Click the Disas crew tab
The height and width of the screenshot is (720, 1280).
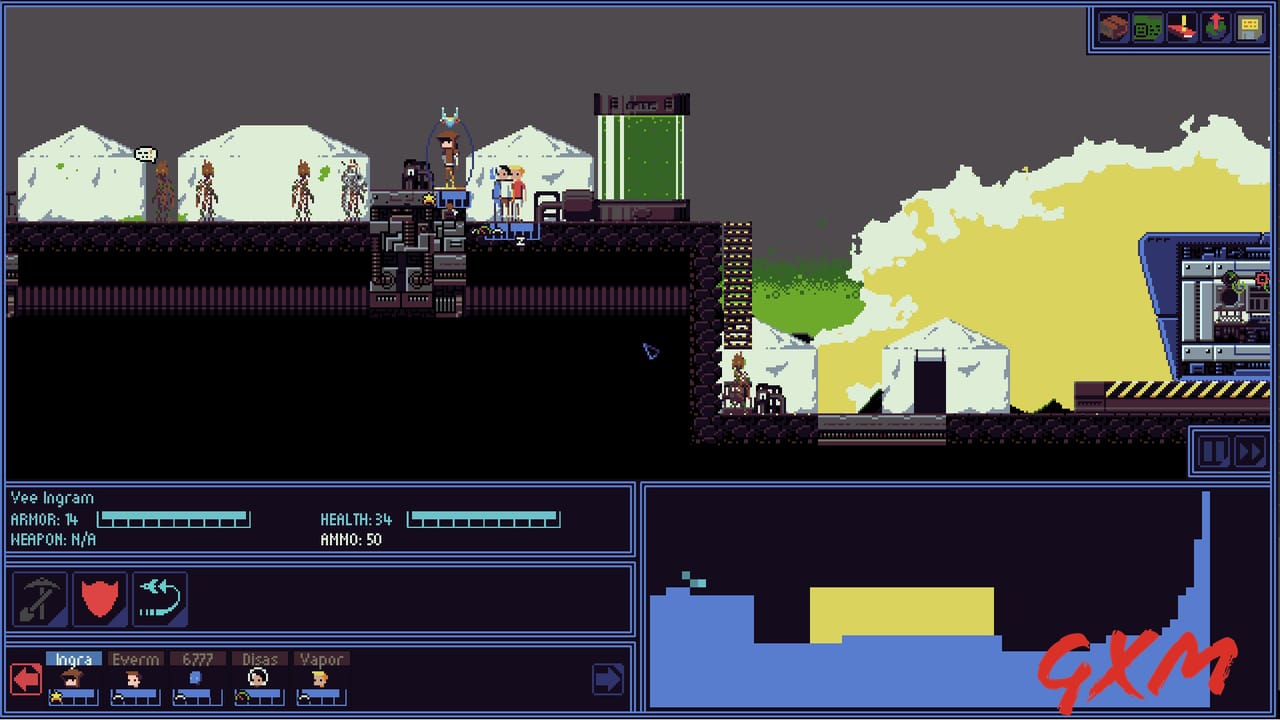259,659
